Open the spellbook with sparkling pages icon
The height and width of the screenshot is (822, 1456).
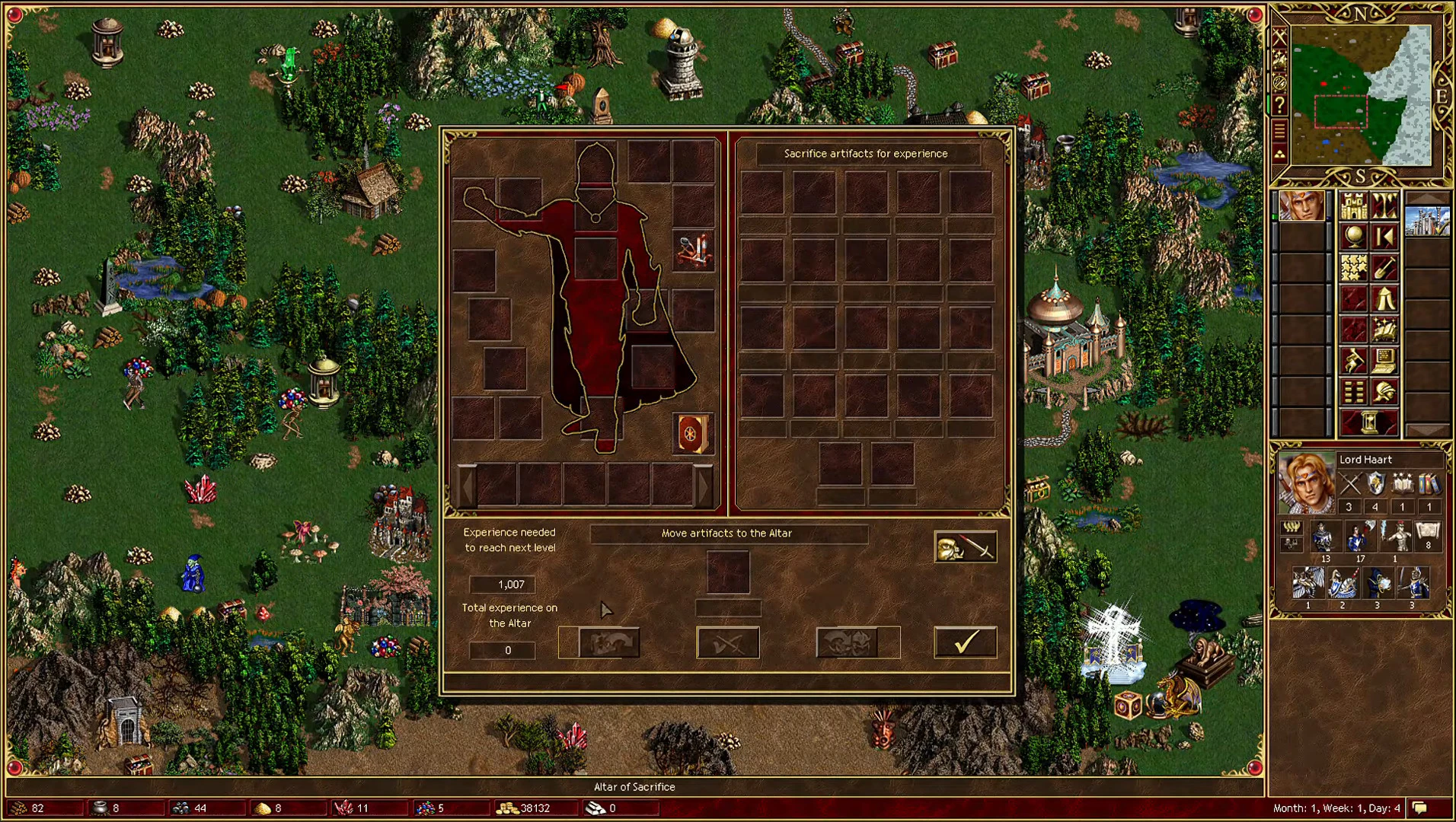(1383, 330)
